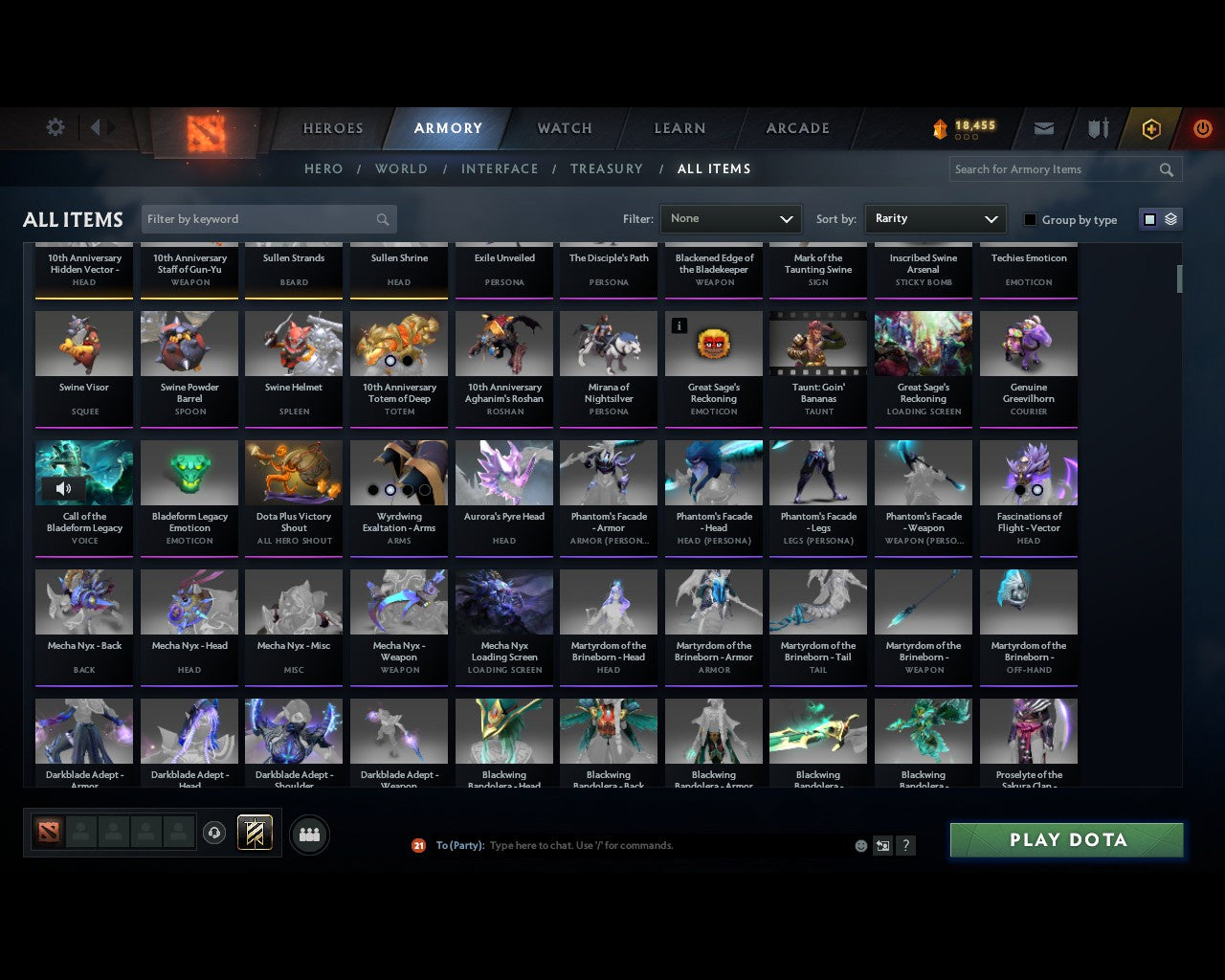
Task: Click the emoji icon in the chat bar
Action: 860,846
